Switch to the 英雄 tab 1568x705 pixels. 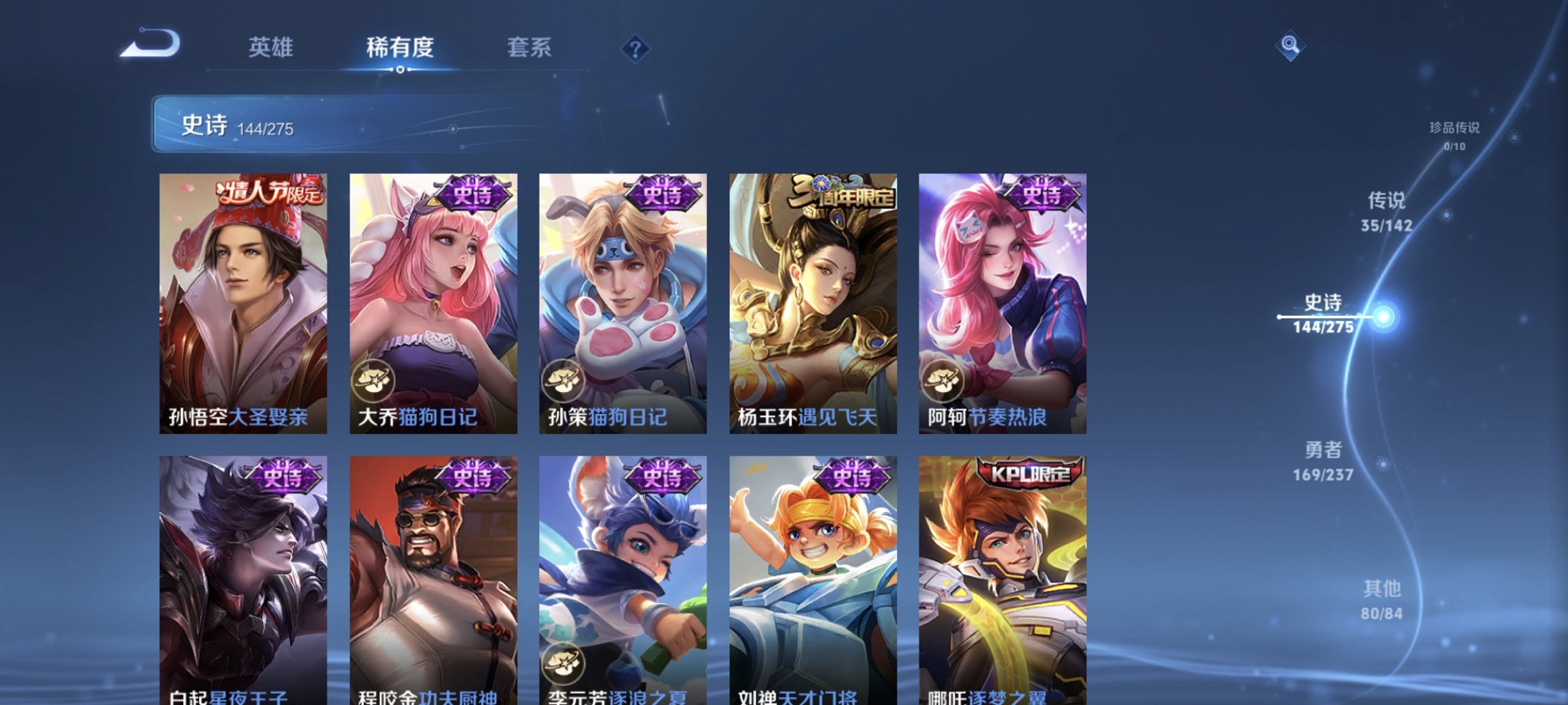pyautogui.click(x=271, y=48)
